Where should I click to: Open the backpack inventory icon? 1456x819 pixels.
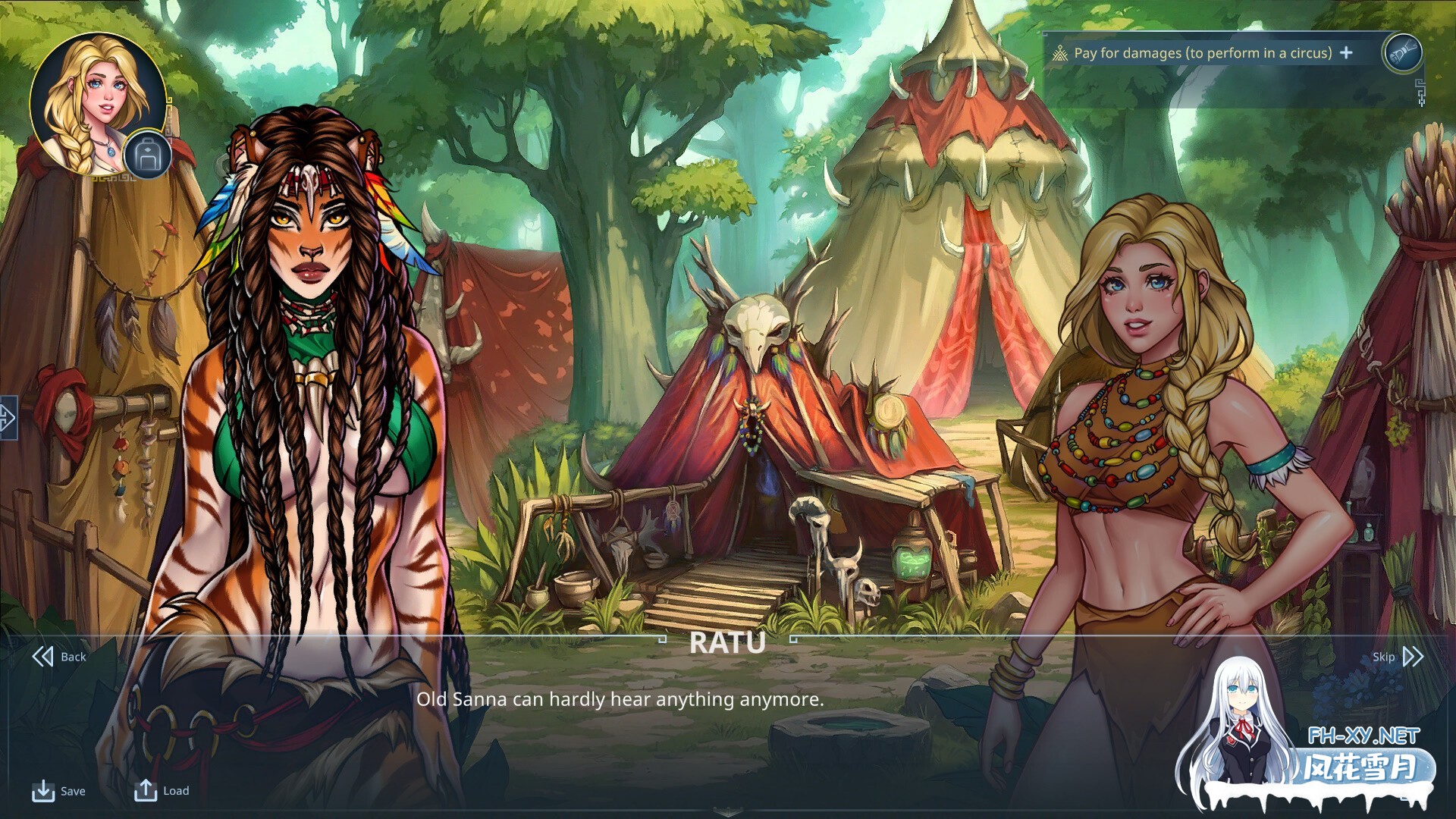coord(147,155)
